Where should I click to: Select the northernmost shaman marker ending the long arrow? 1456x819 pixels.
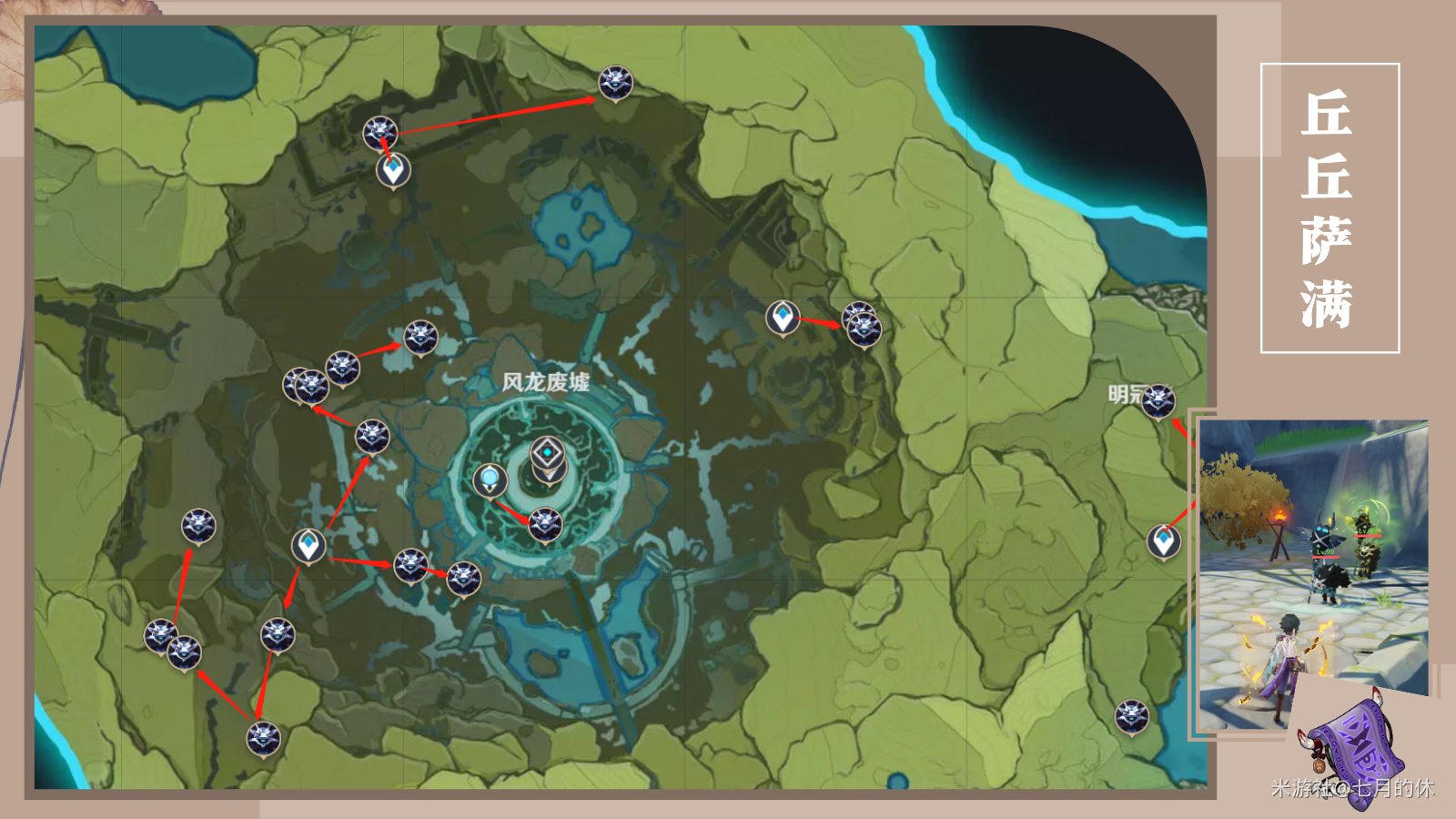(x=615, y=83)
